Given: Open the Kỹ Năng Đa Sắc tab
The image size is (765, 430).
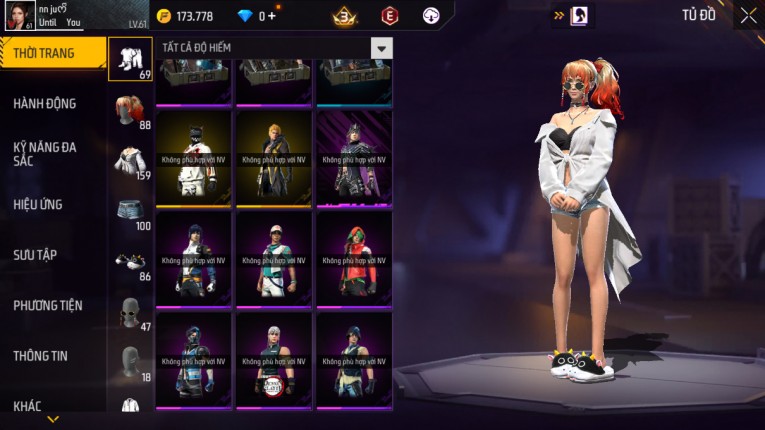Looking at the screenshot, I should click(45, 153).
